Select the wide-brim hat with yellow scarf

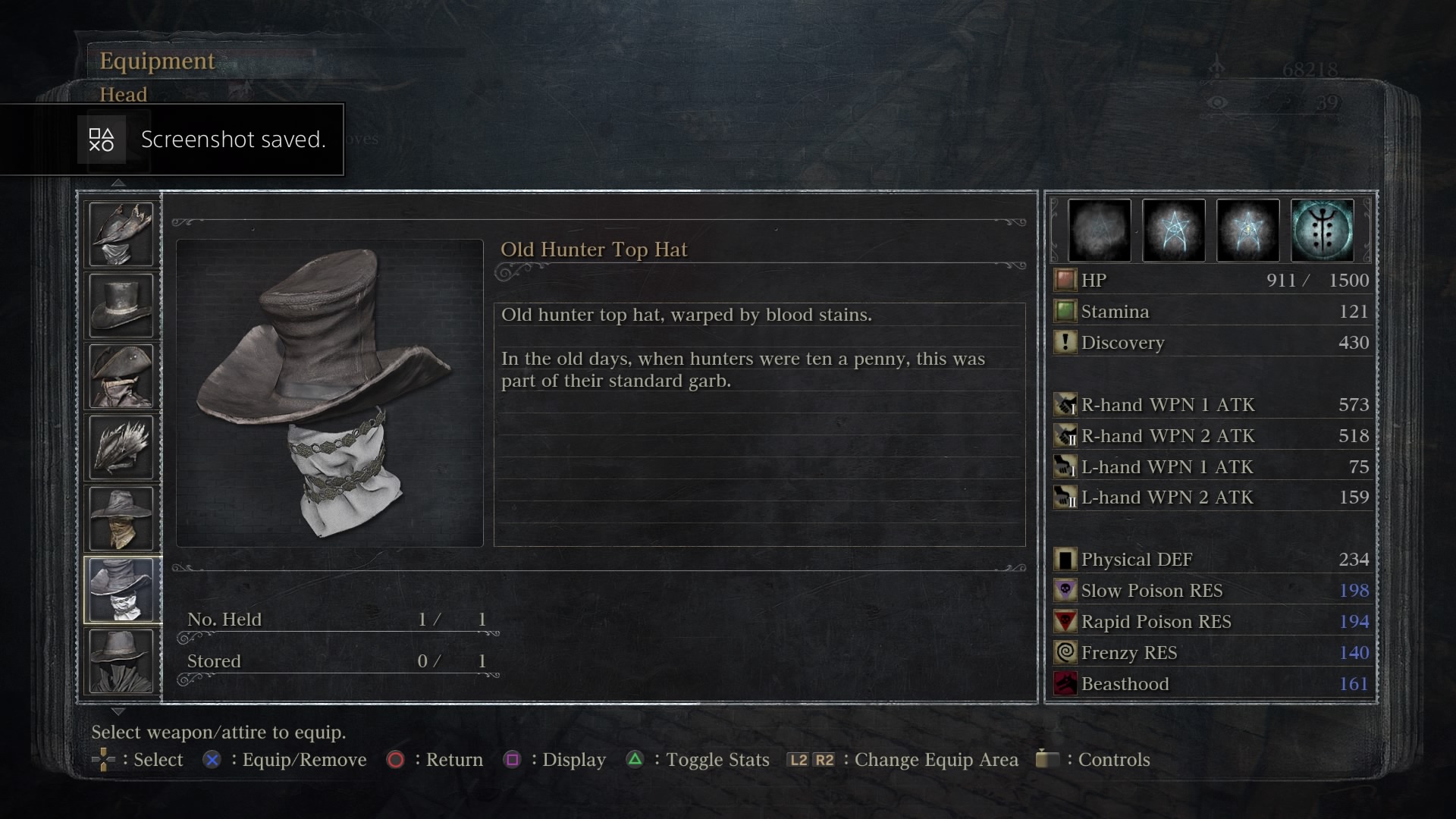click(121, 519)
